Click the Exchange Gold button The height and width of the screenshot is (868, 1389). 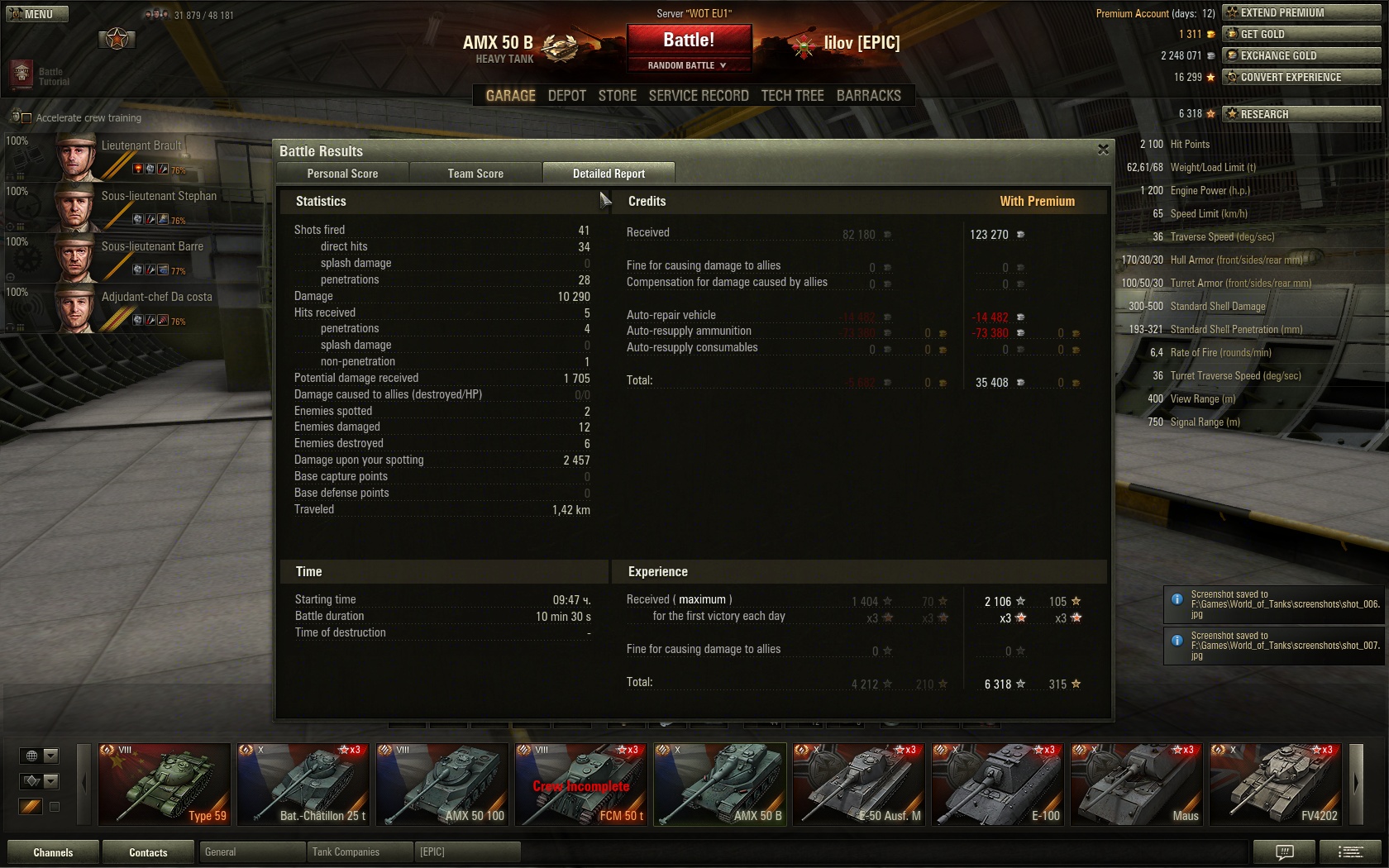pyautogui.click(x=1301, y=55)
